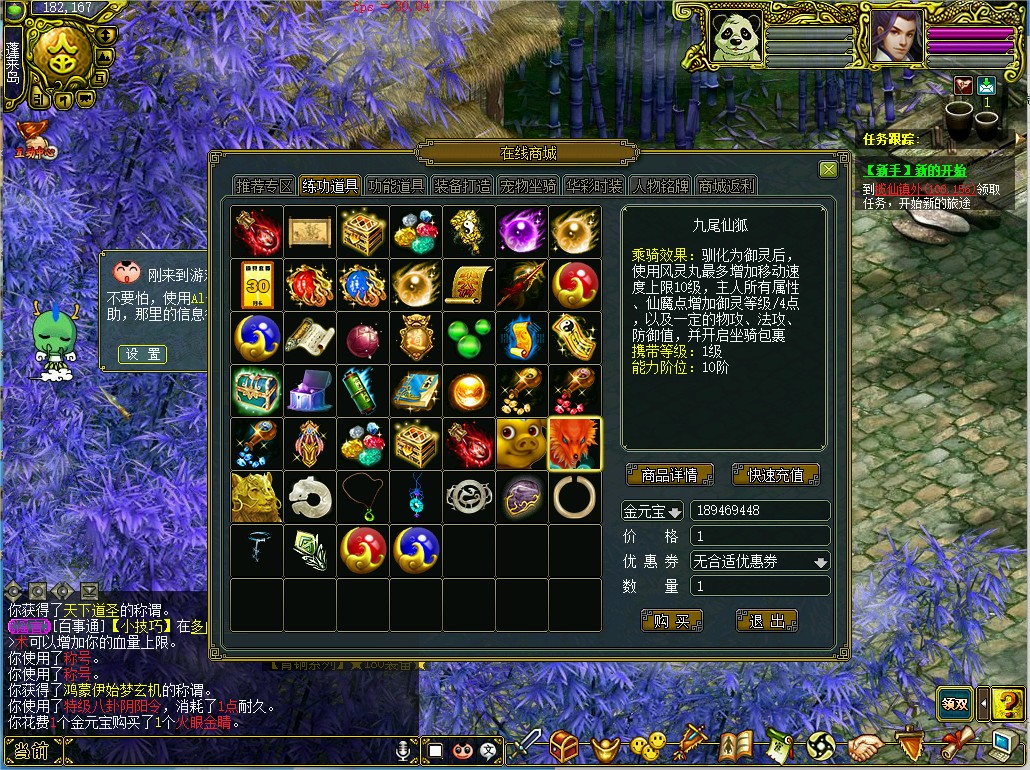The width and height of the screenshot is (1030, 770).
Task: Click the 退出 exit button
Action: (767, 621)
